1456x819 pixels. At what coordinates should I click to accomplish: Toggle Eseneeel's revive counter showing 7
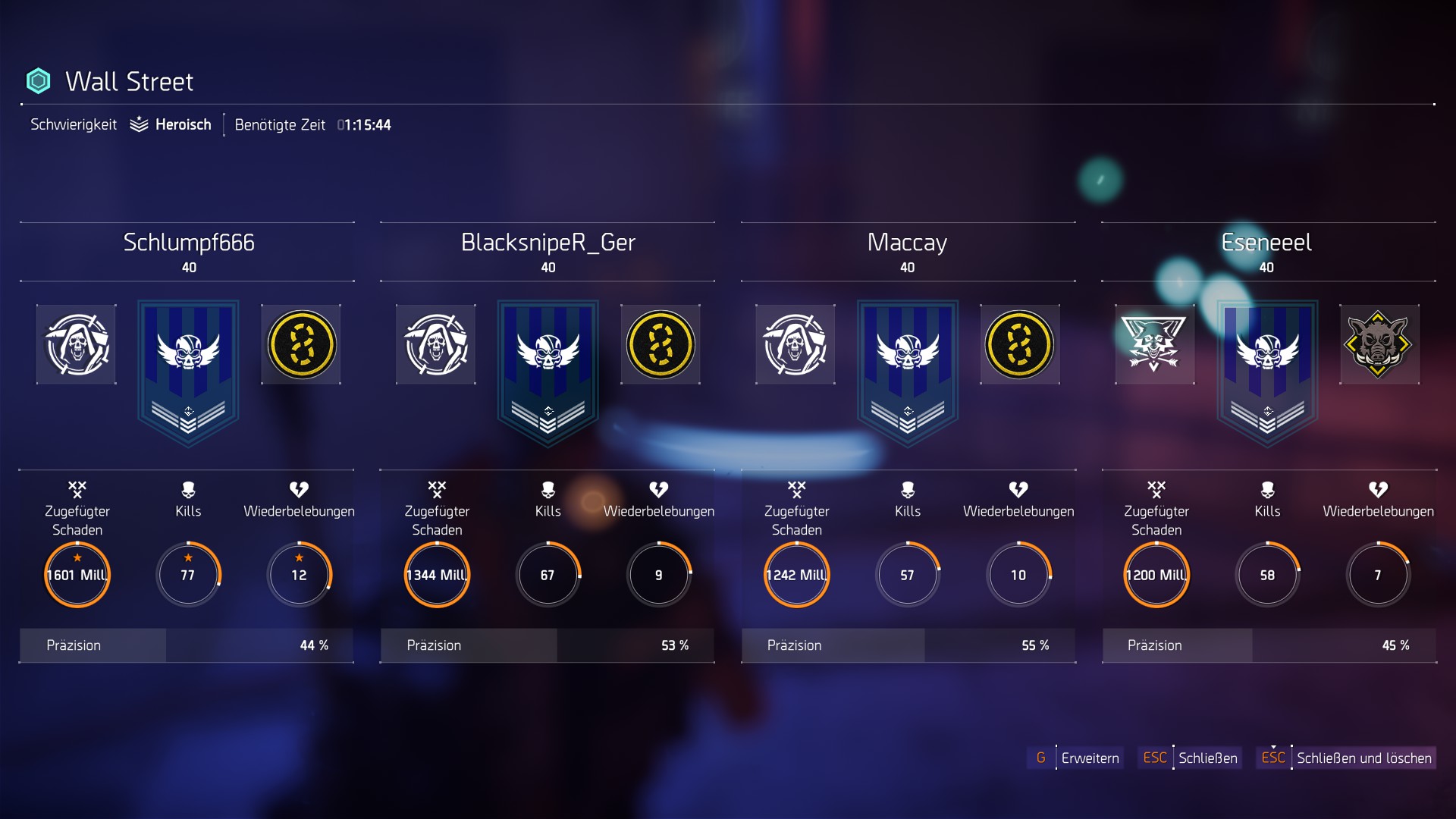(1379, 575)
